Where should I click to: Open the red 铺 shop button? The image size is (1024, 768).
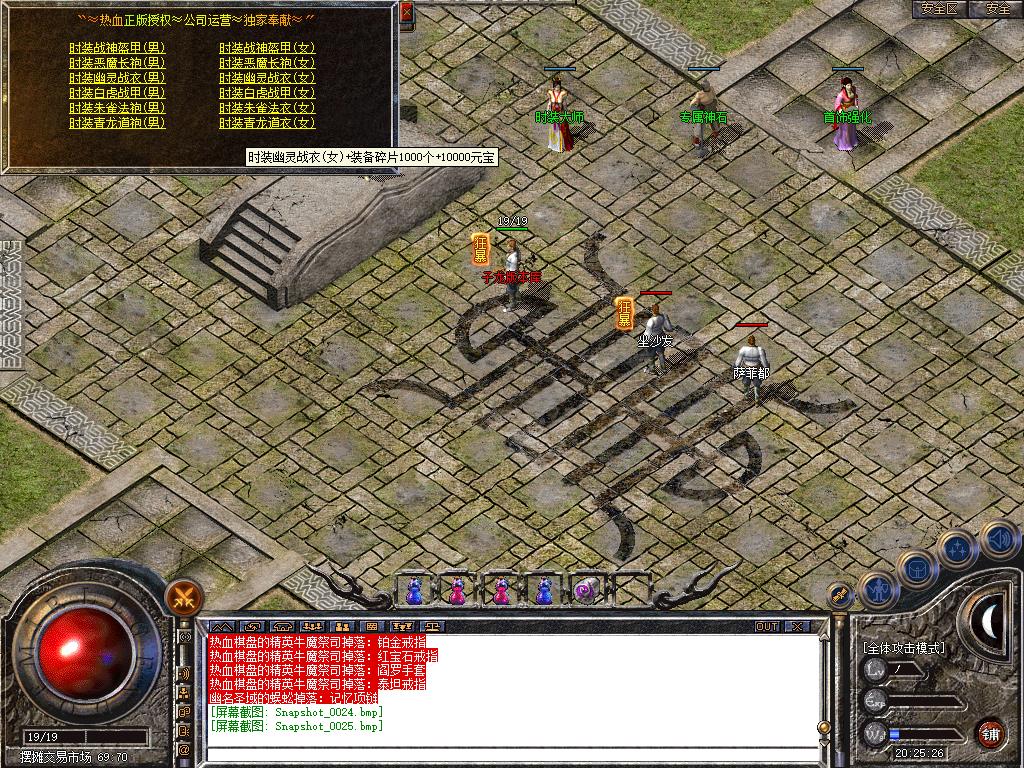click(x=989, y=732)
